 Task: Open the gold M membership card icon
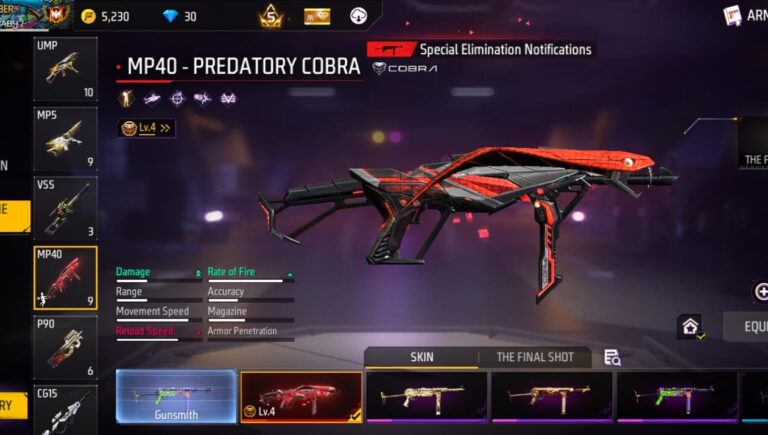[317, 16]
